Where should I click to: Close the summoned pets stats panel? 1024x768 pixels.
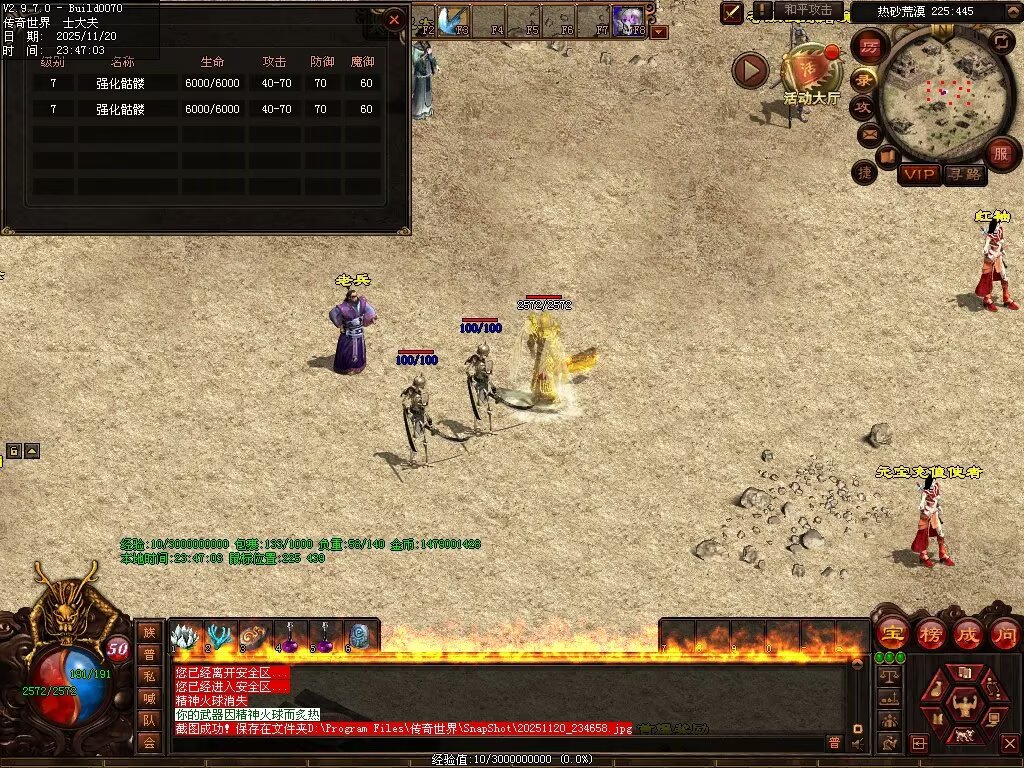[394, 19]
